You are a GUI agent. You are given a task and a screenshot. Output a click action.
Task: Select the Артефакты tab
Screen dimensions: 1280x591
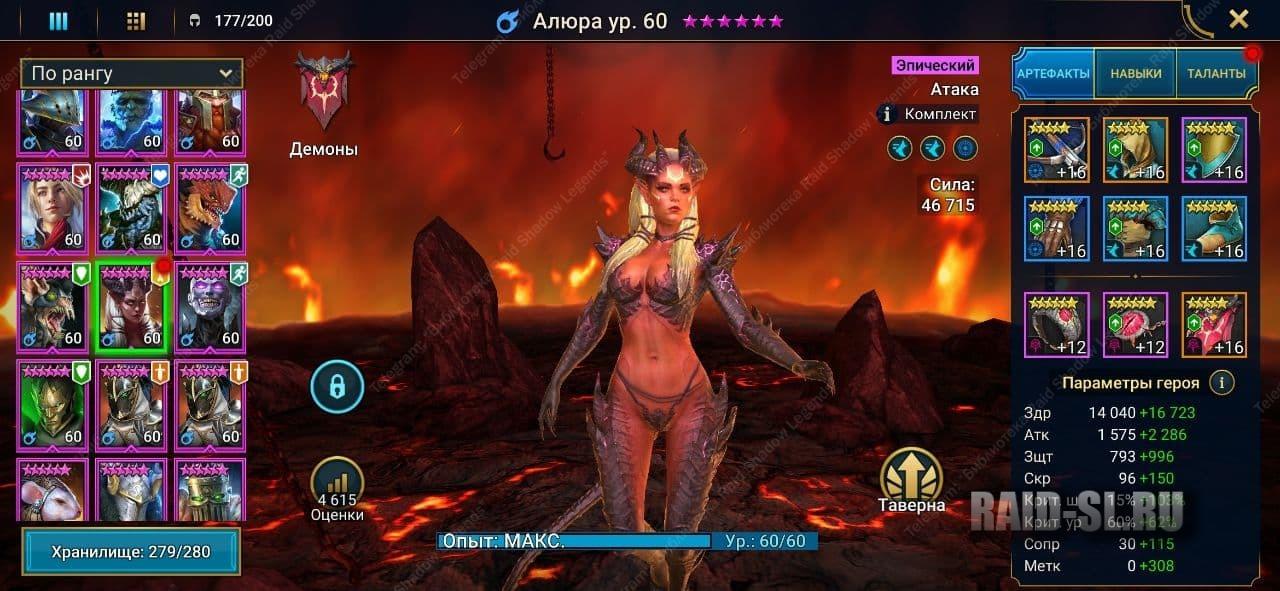pyautogui.click(x=1054, y=73)
